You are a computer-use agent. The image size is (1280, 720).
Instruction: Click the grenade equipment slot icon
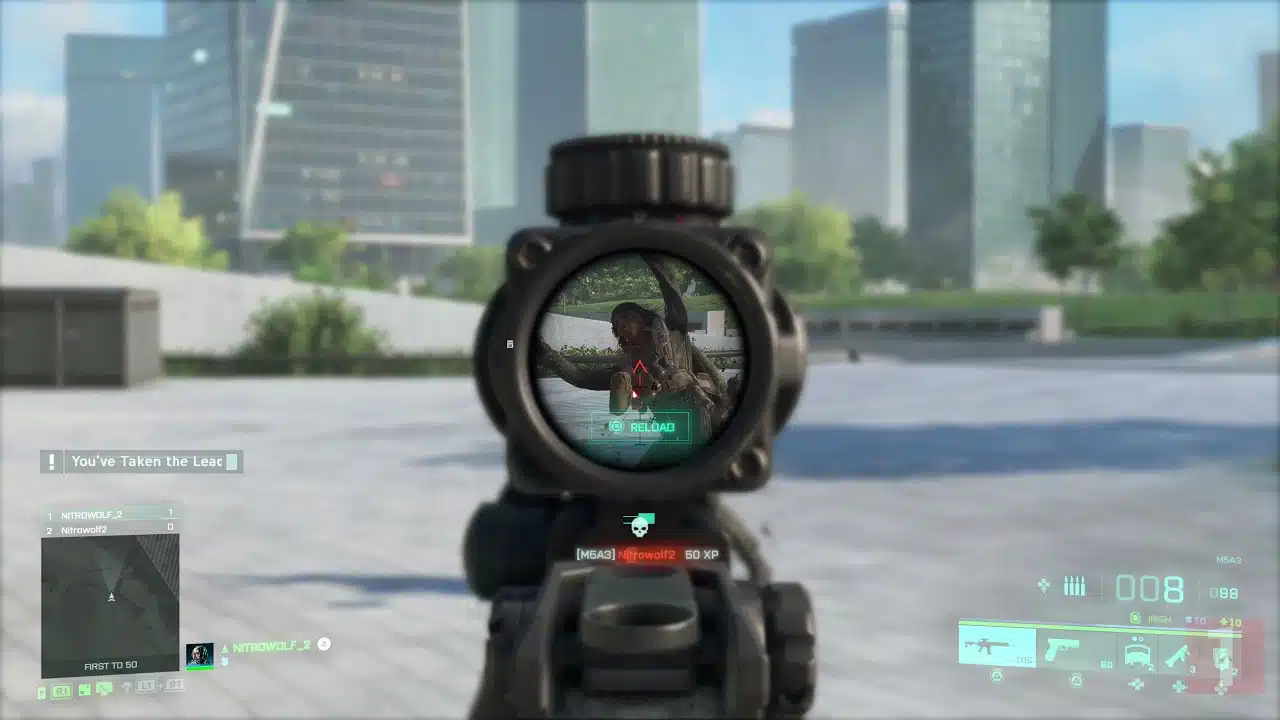tap(1221, 657)
